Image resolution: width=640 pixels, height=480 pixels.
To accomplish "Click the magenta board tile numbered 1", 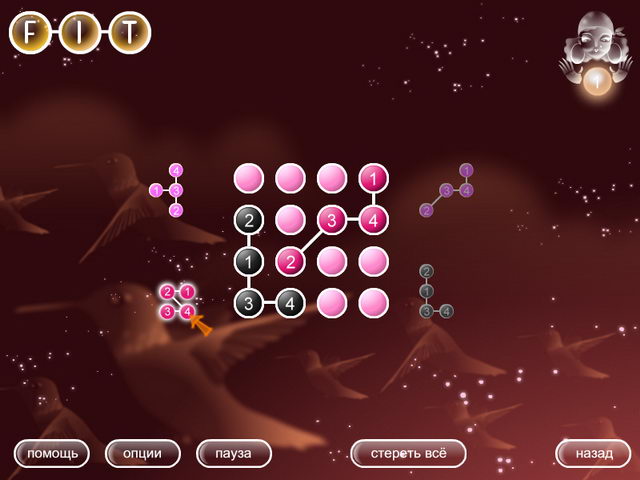I will coord(373,179).
